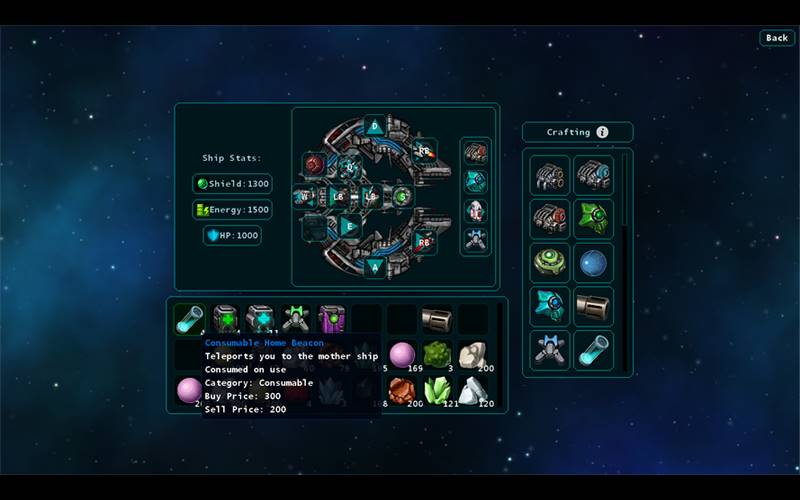Select the ship's E module slot

348,226
